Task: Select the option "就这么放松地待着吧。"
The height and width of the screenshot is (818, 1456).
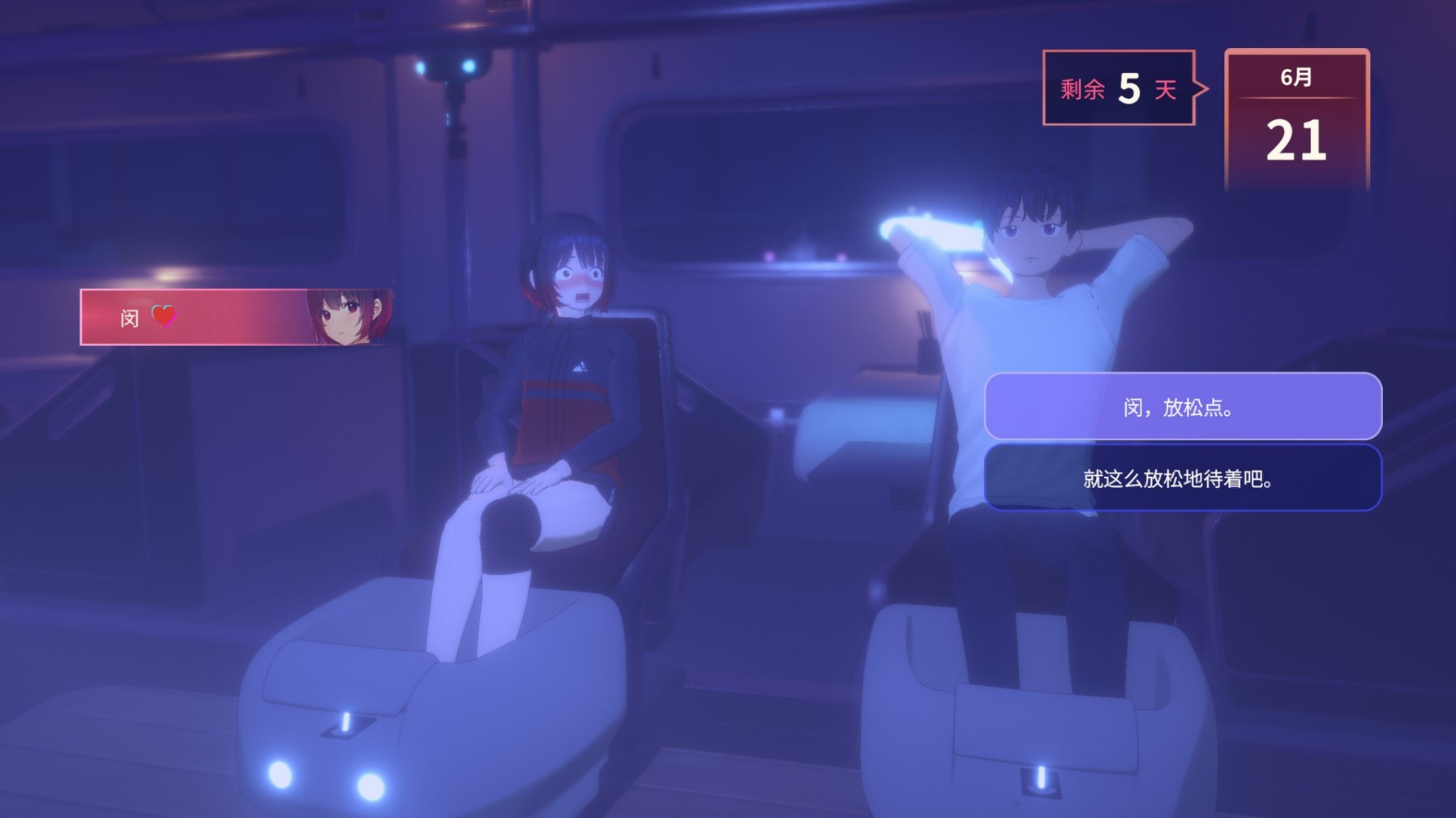Action: coord(1182,478)
